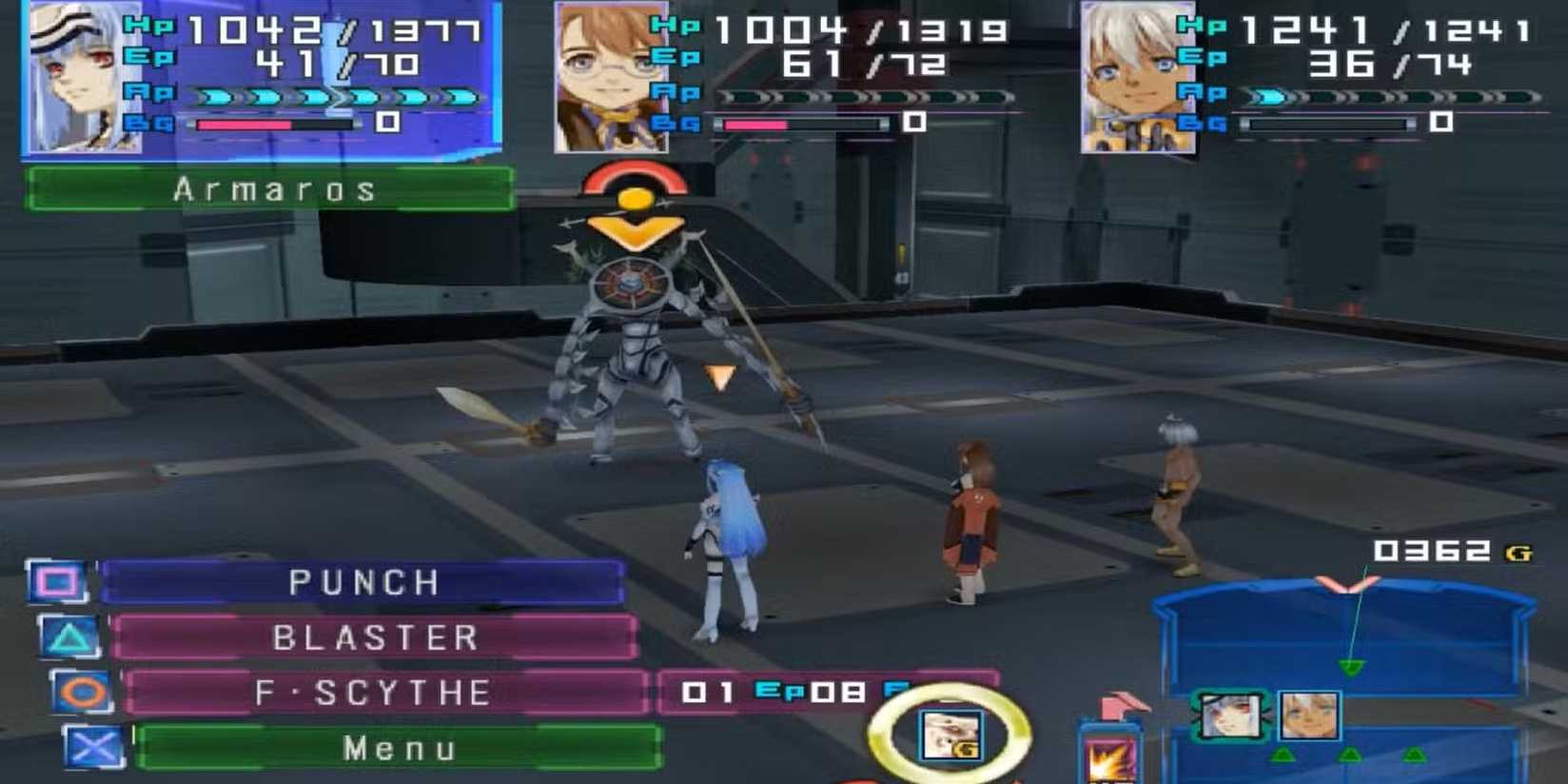The image size is (1568, 784).
Task: Click the portrait inside the golden ring
Action: [951, 735]
